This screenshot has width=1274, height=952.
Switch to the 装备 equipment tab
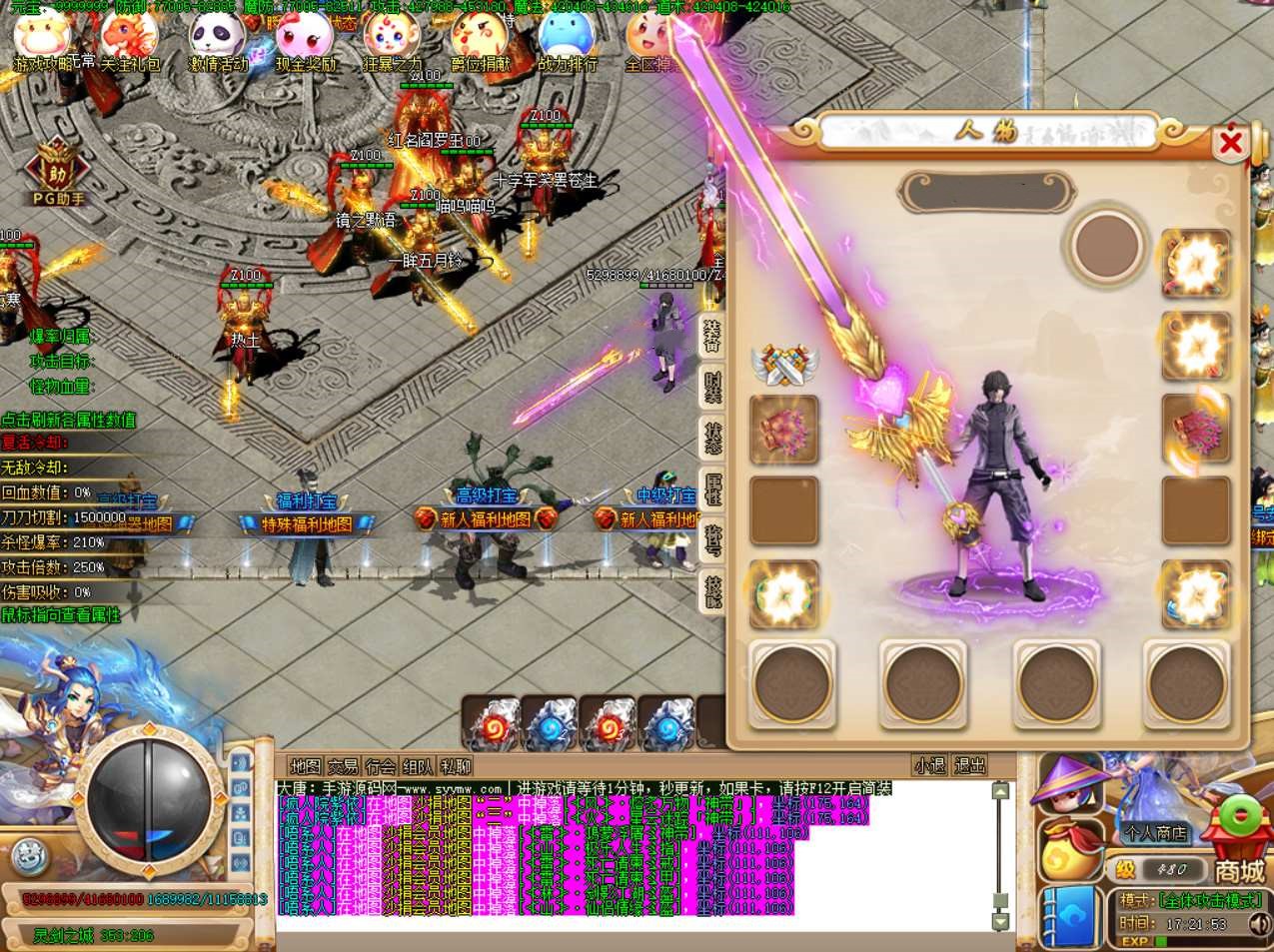(711, 335)
